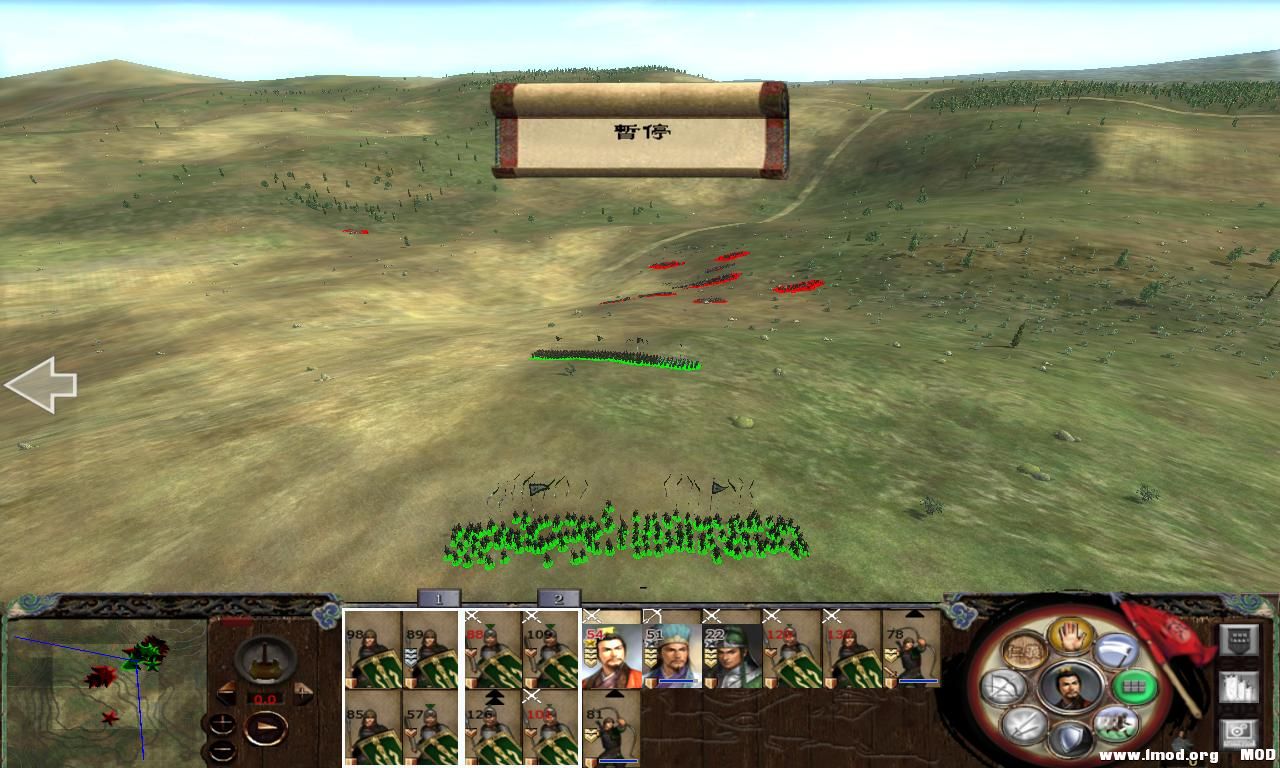This screenshot has width=1280, height=768.
Task: Increase battle speed with the plus arrow
Action: click(x=303, y=692)
